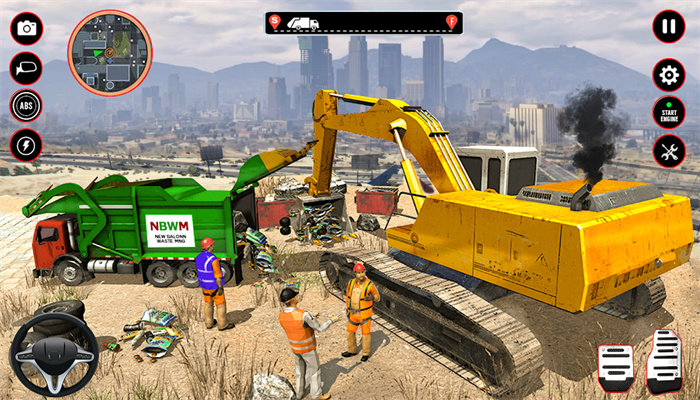Open the gear settings menu
The height and width of the screenshot is (400, 700).
point(668,75)
